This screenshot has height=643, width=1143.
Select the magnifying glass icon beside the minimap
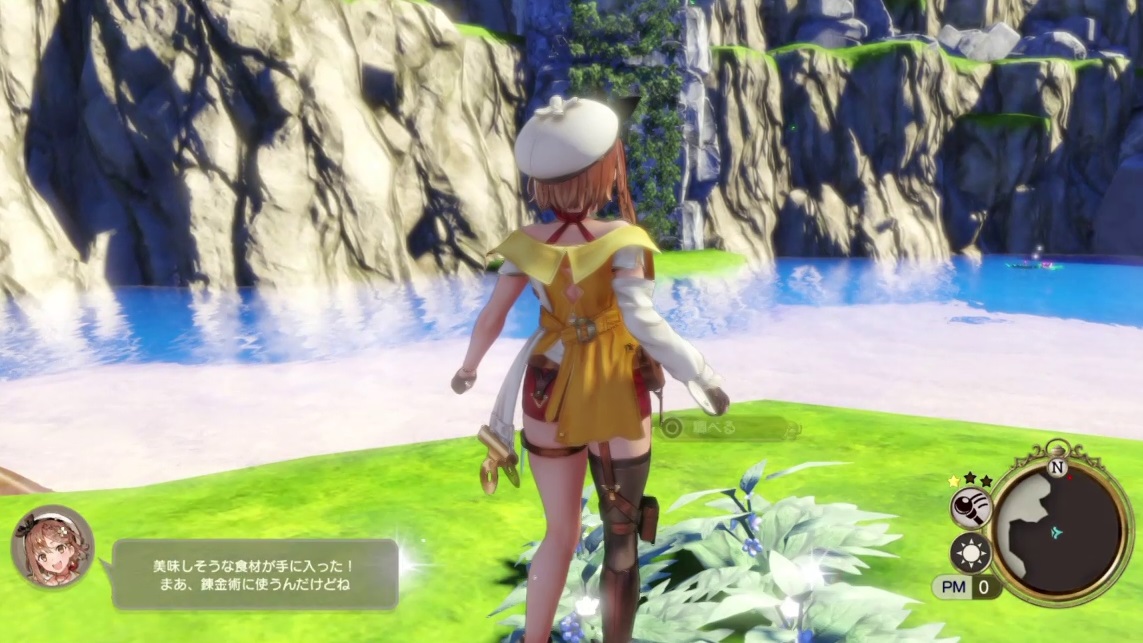click(x=970, y=508)
